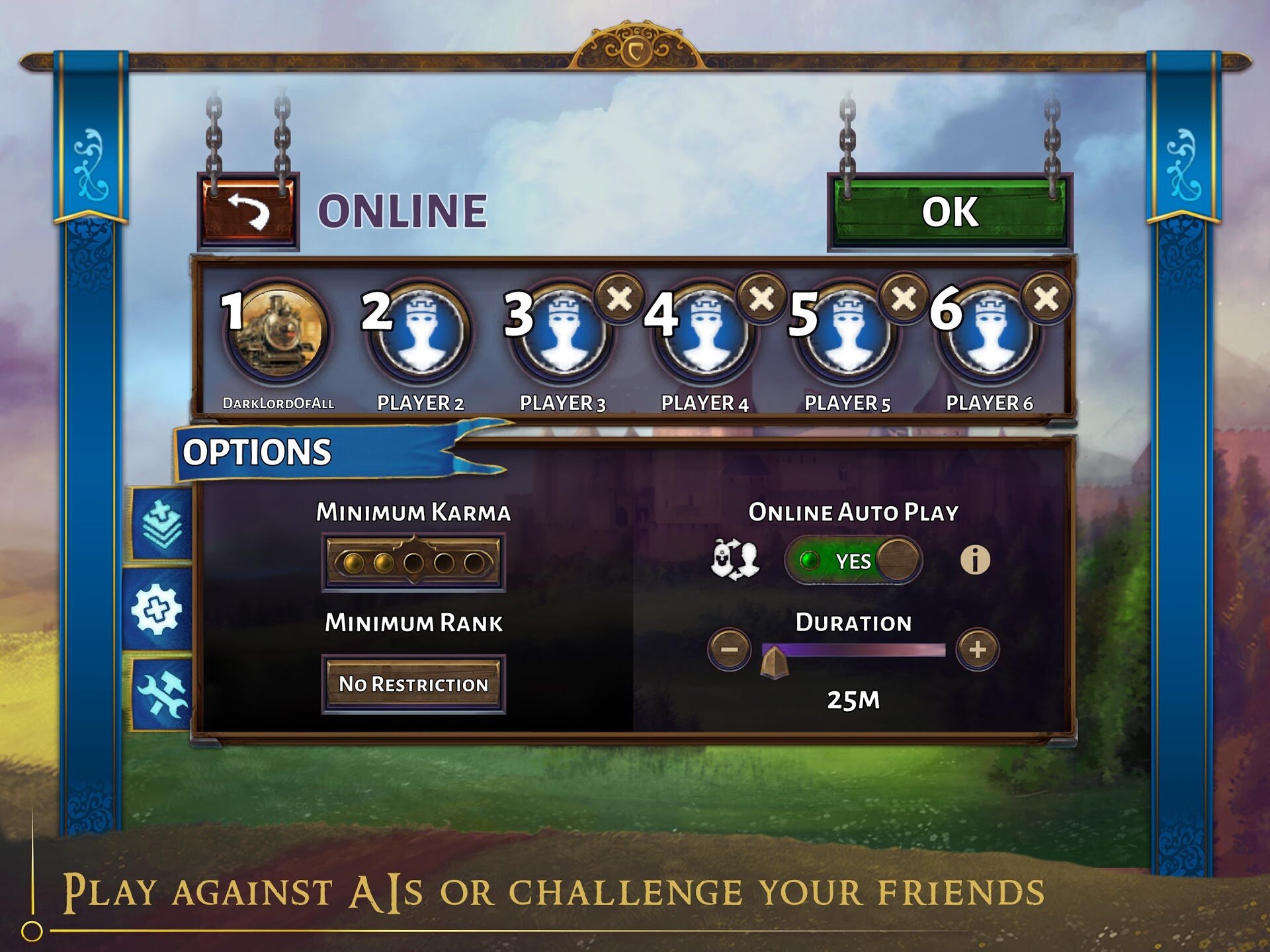This screenshot has height=952, width=1270.
Task: Show info about Online Auto Play
Action: coord(974,560)
